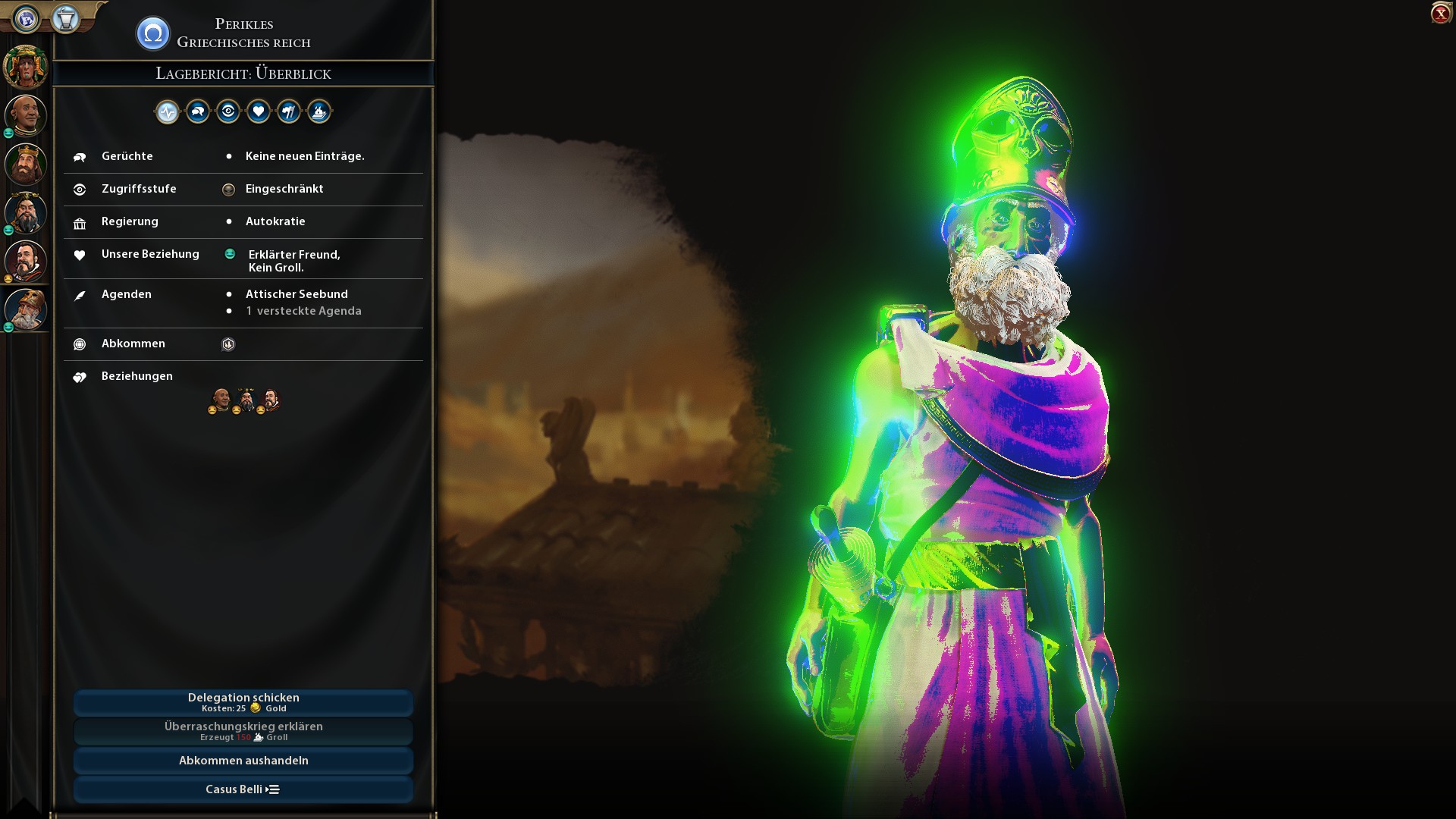Switch to the overview tab with pulse icon

pos(168,112)
